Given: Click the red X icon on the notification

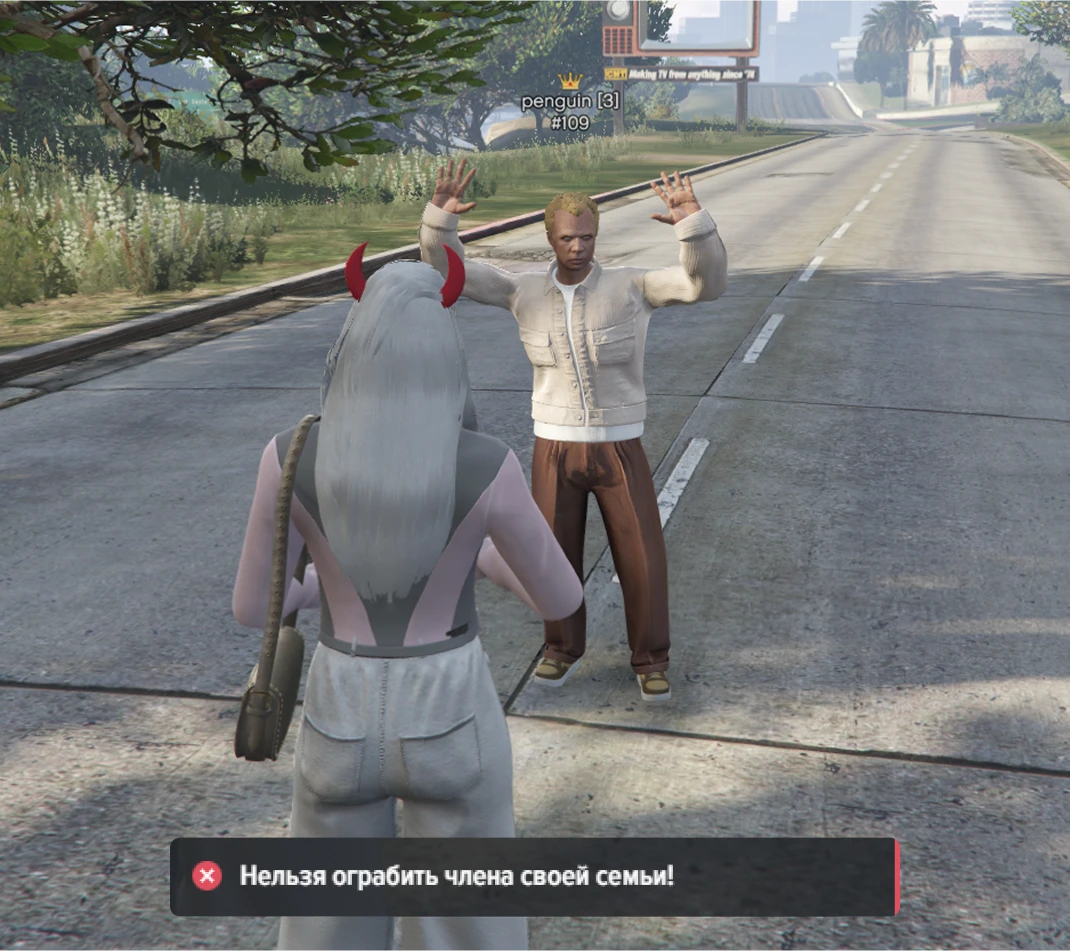Looking at the screenshot, I should 207,876.
